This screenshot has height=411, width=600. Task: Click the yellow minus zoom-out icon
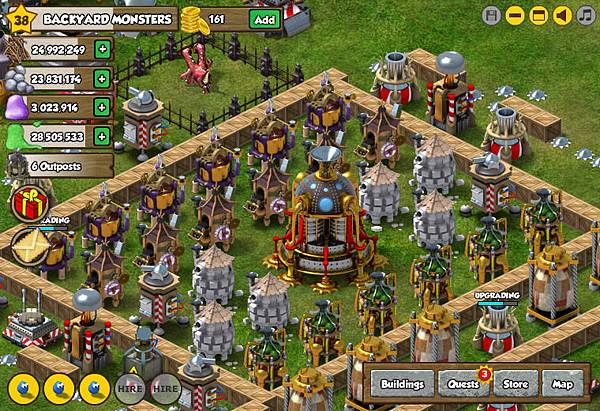pyautogui.click(x=514, y=15)
